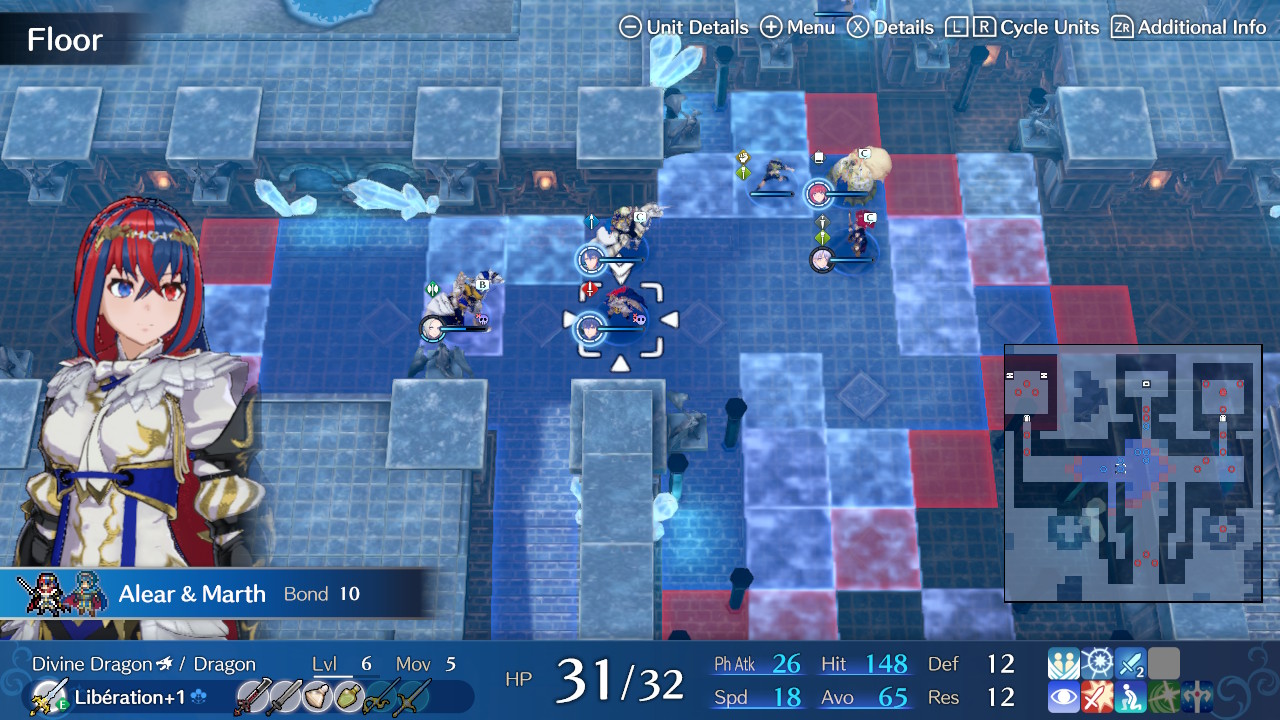1280x720 pixels.
Task: Inspect the green shooting-star skill icon
Action: (1163, 697)
